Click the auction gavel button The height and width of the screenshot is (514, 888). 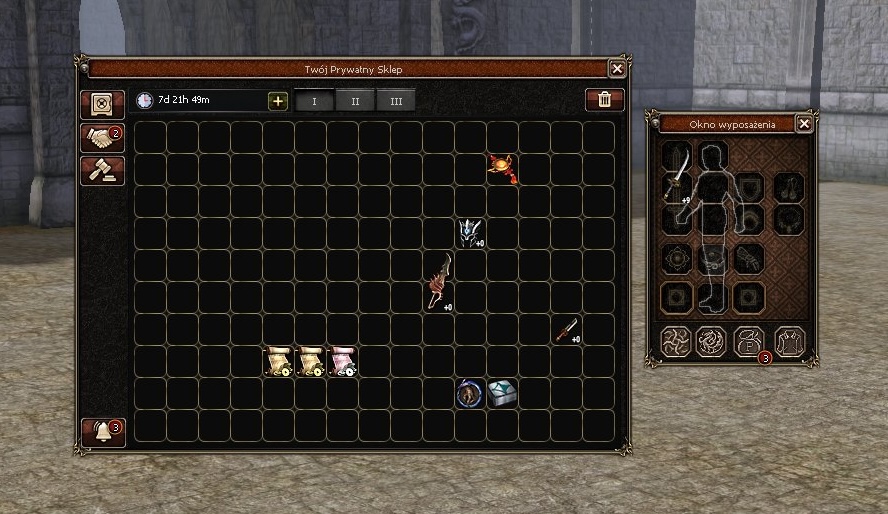click(103, 170)
